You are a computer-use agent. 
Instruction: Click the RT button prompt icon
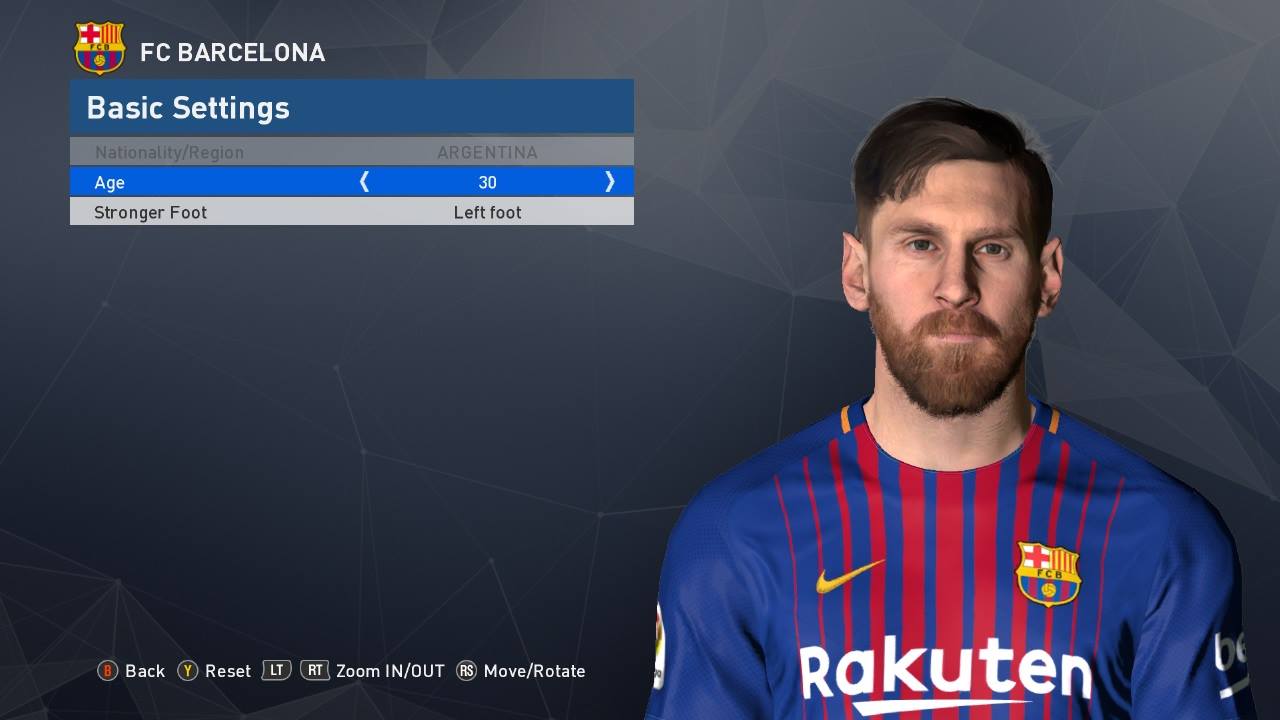pos(315,670)
